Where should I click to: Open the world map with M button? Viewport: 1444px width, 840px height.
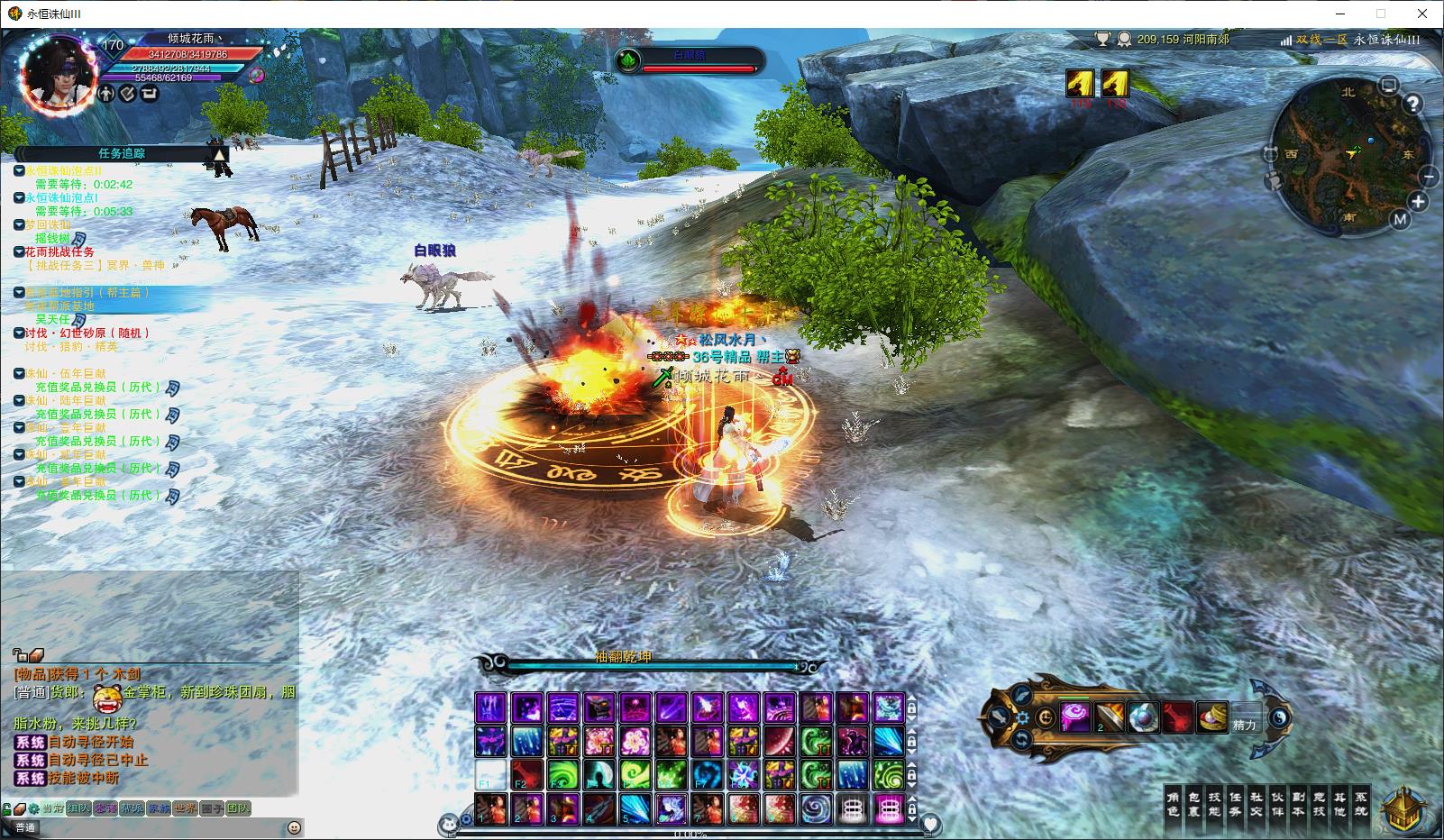[x=1400, y=219]
